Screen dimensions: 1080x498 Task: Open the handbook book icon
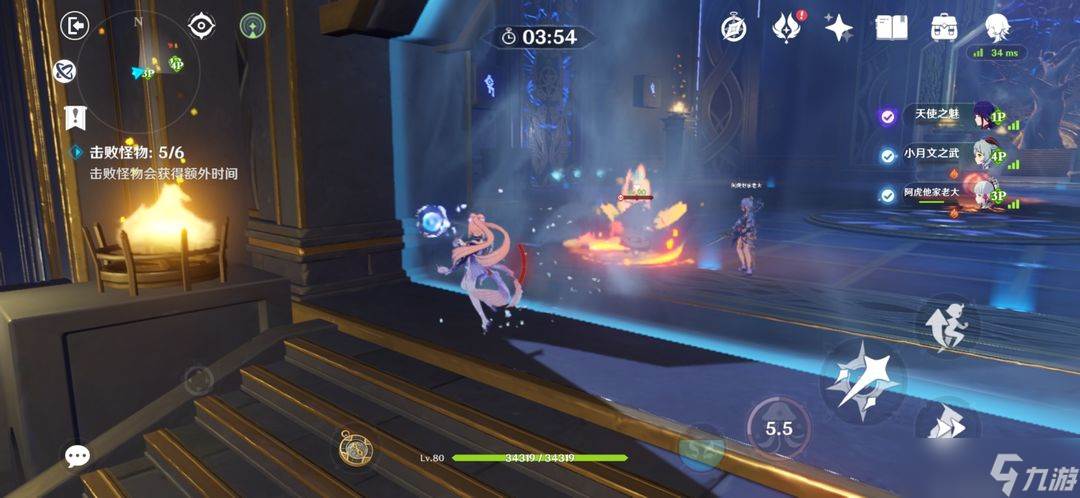891,28
